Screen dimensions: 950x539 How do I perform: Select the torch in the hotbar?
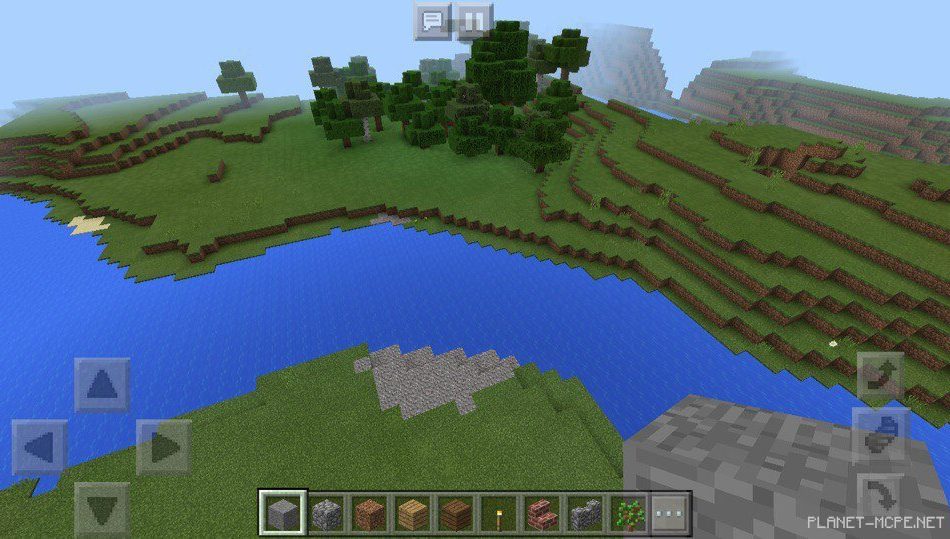tap(500, 514)
